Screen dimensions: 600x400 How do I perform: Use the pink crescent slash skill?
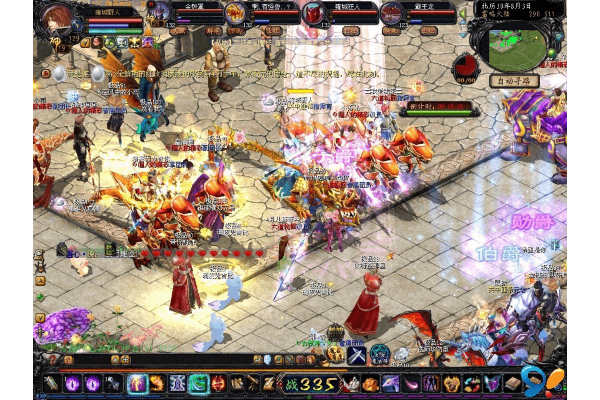[x=412, y=384]
